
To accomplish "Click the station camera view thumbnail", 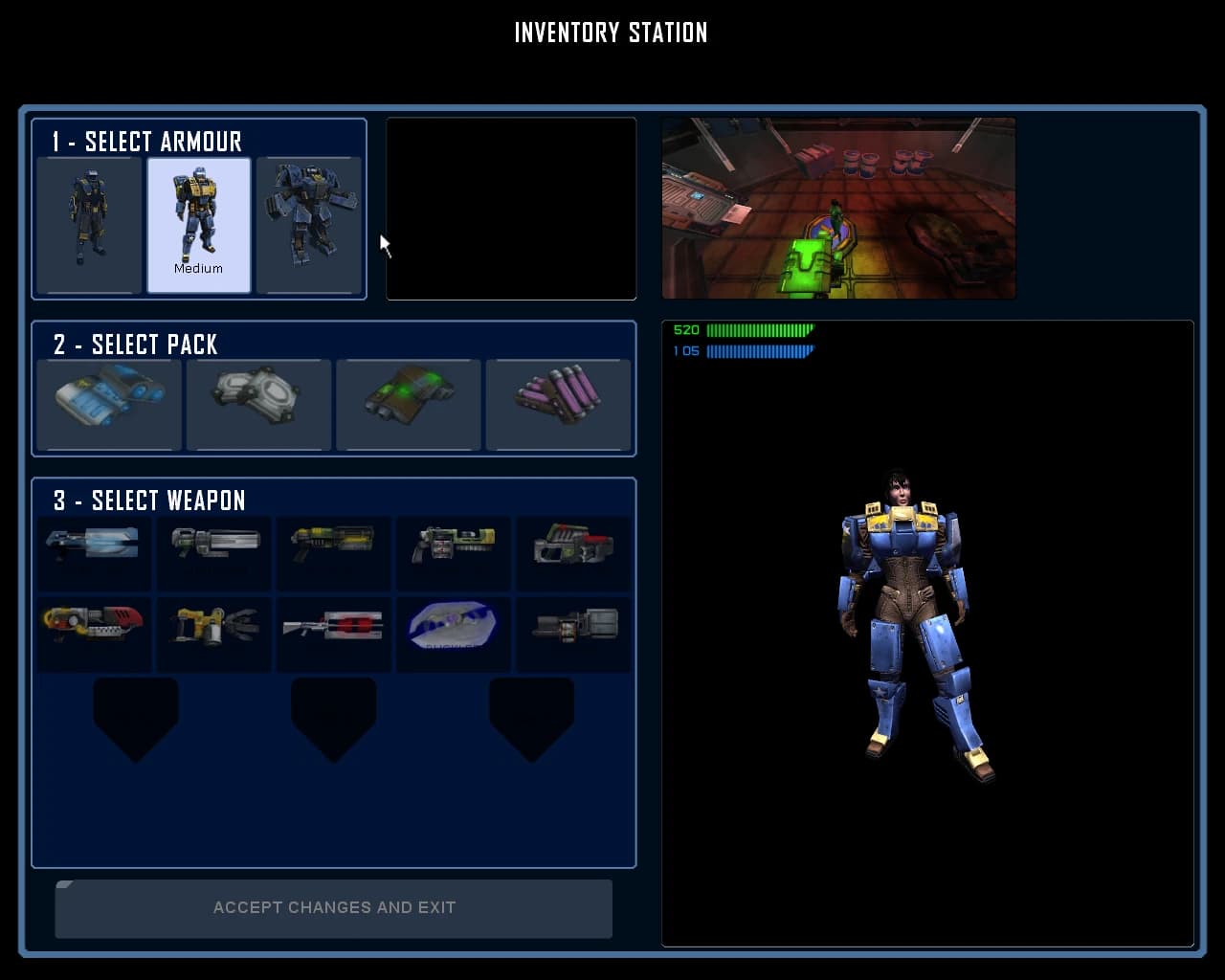I will [838, 208].
